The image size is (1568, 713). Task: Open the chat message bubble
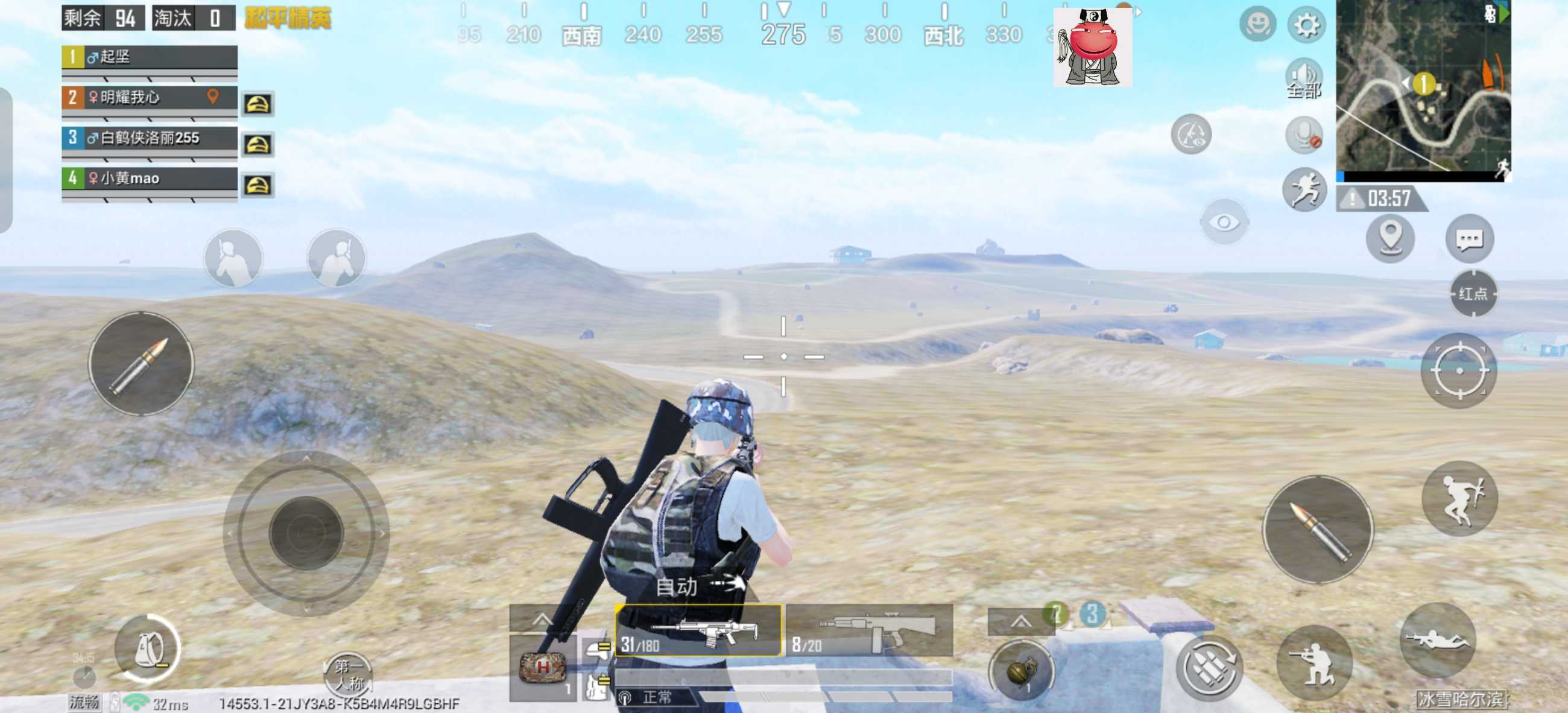[x=1470, y=239]
